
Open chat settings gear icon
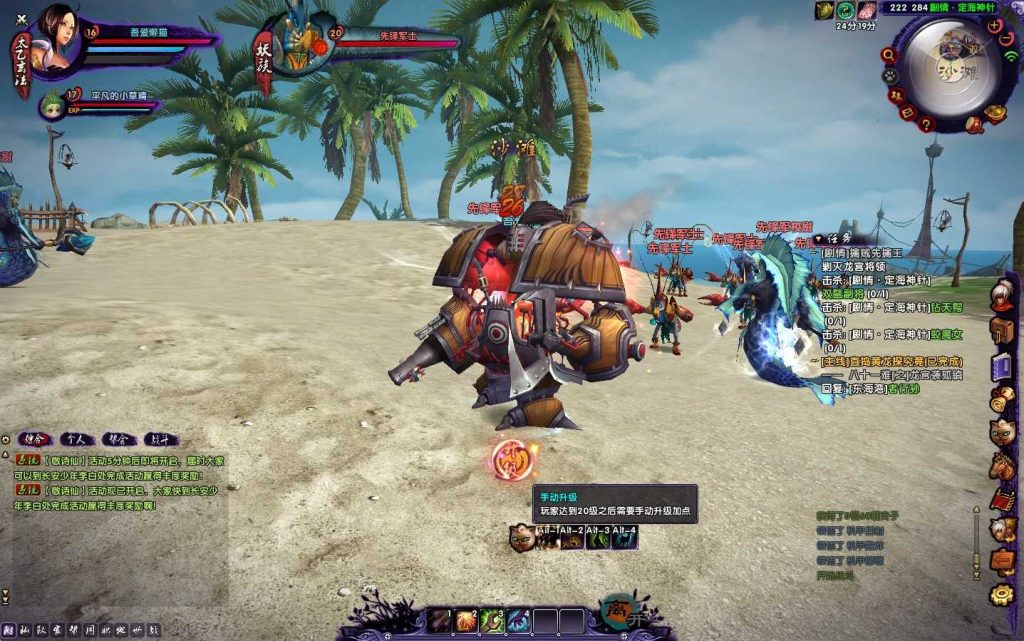pyautogui.click(x=6, y=439)
